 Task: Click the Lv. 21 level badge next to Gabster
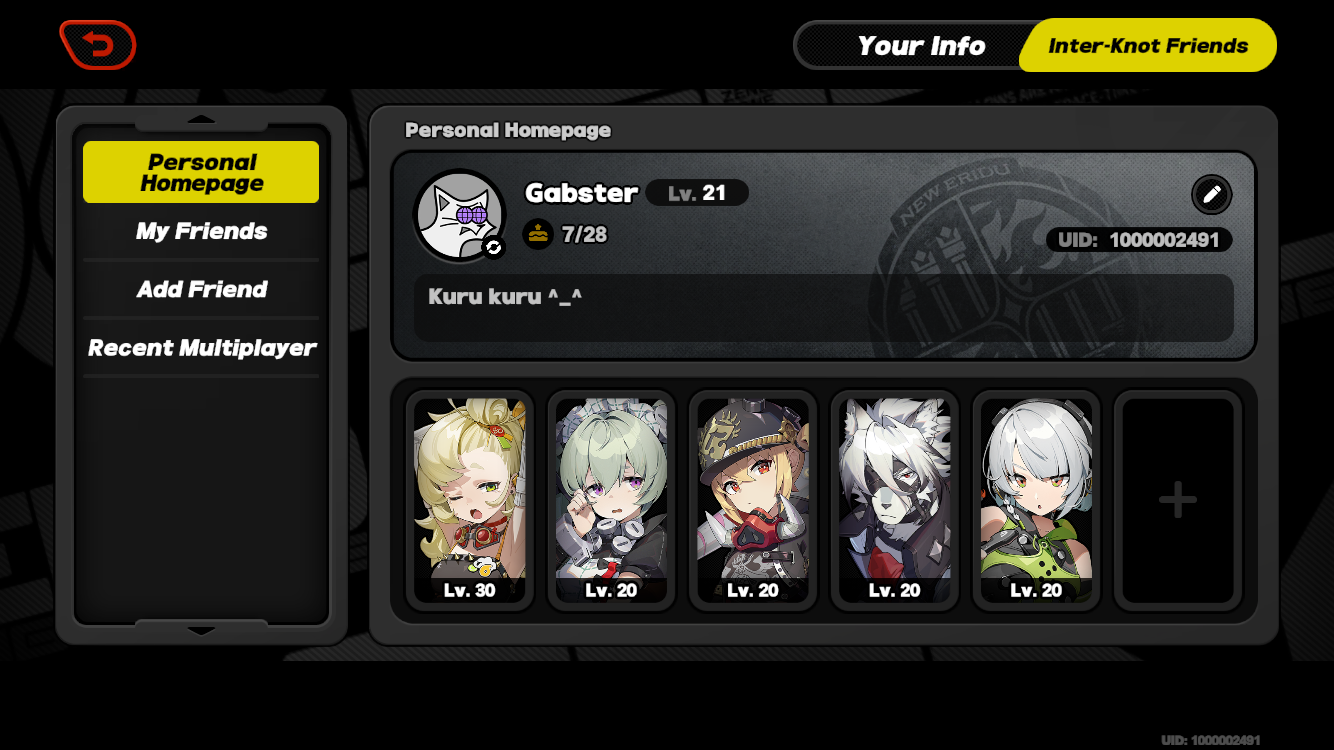[697, 193]
